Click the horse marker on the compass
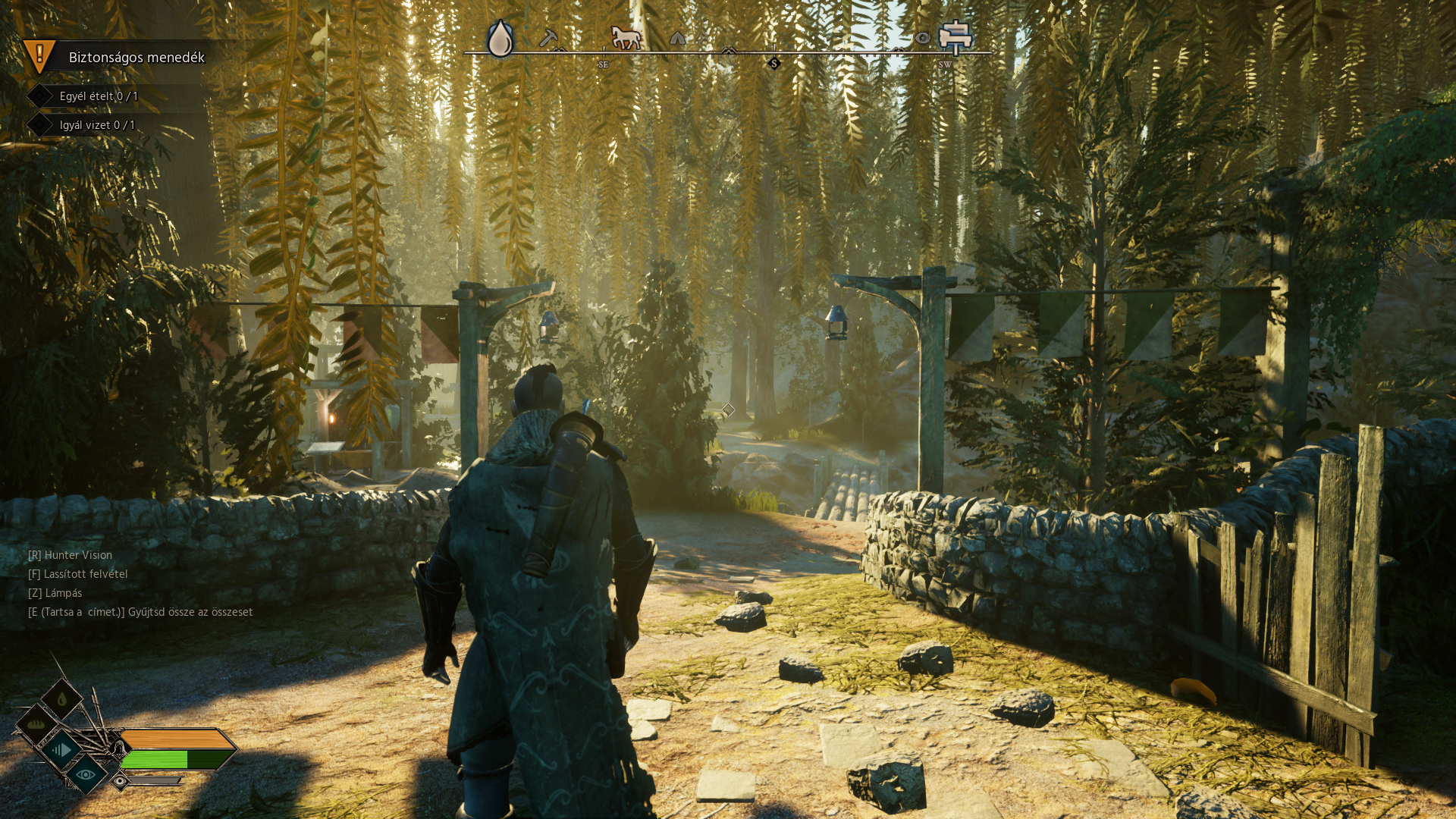The width and height of the screenshot is (1456, 819). click(x=626, y=37)
